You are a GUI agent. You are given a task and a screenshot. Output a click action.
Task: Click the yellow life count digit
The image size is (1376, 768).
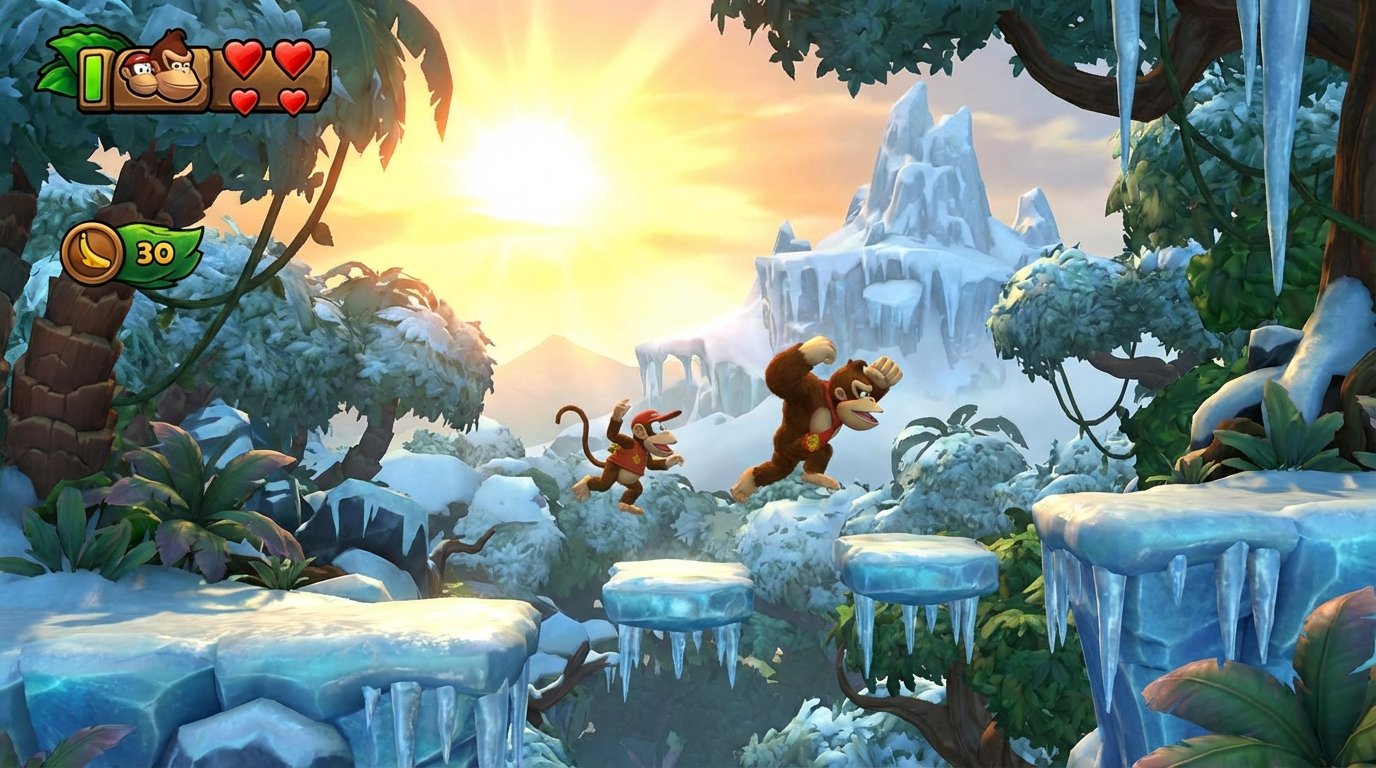(x=92, y=78)
